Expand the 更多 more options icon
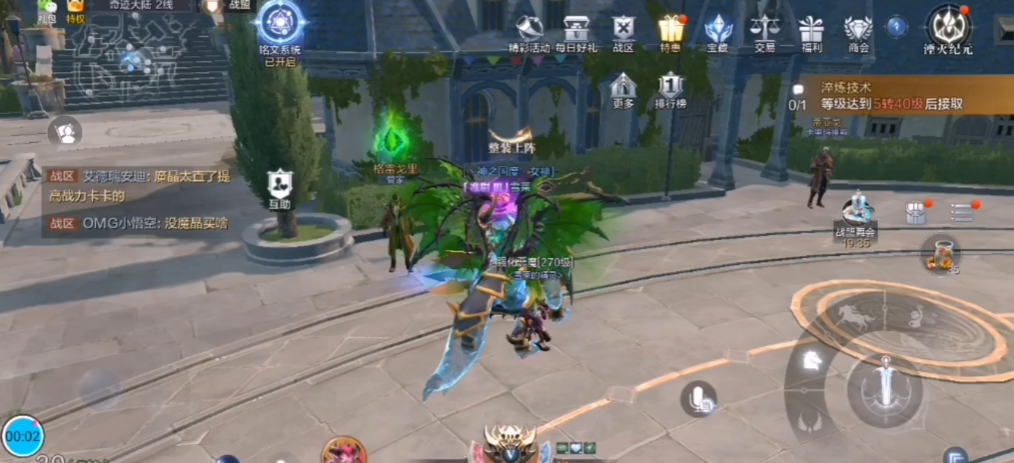Image resolution: width=1014 pixels, height=463 pixels. (x=622, y=88)
